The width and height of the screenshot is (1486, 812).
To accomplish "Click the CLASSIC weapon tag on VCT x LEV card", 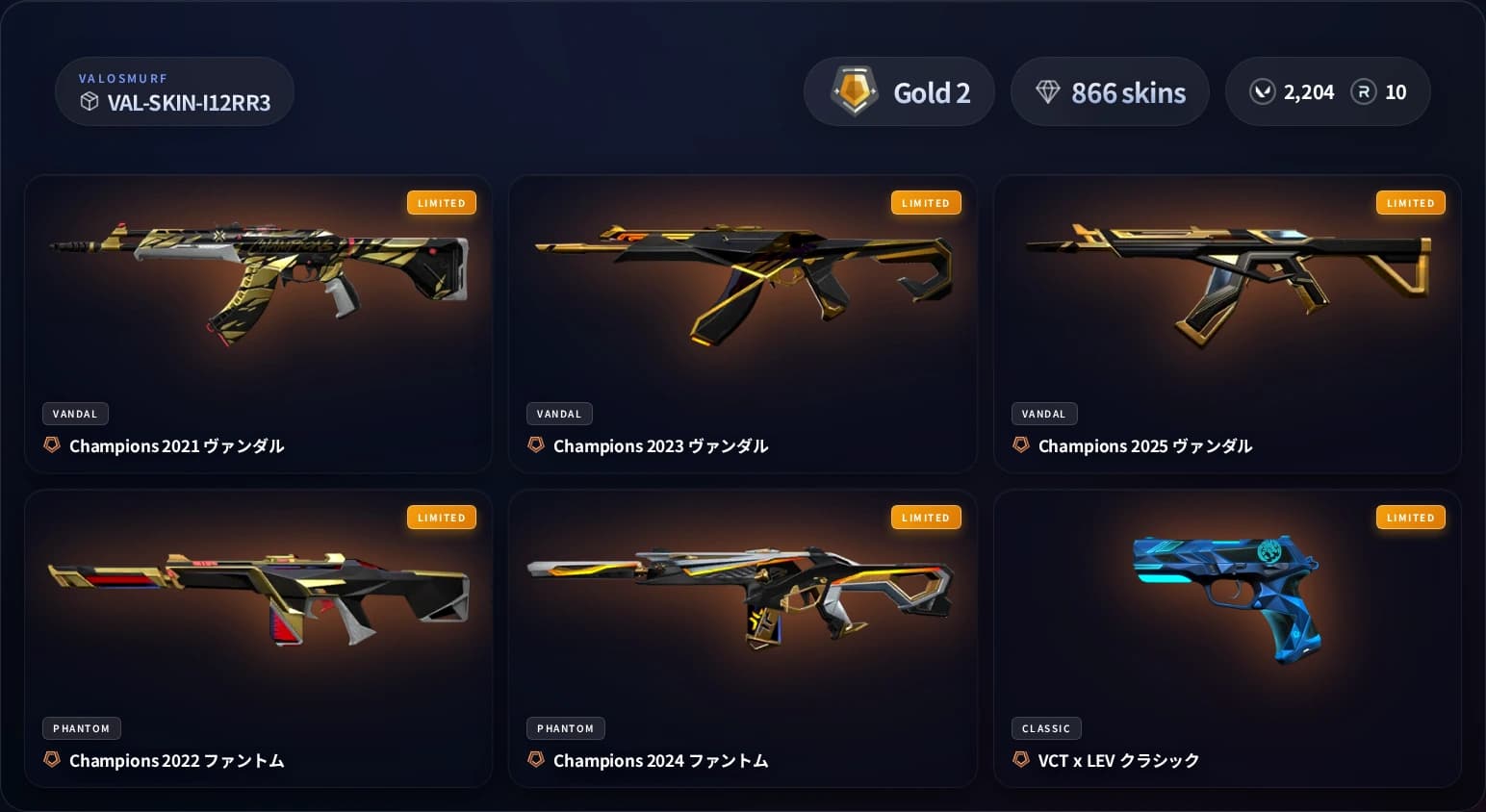I will click(1046, 728).
